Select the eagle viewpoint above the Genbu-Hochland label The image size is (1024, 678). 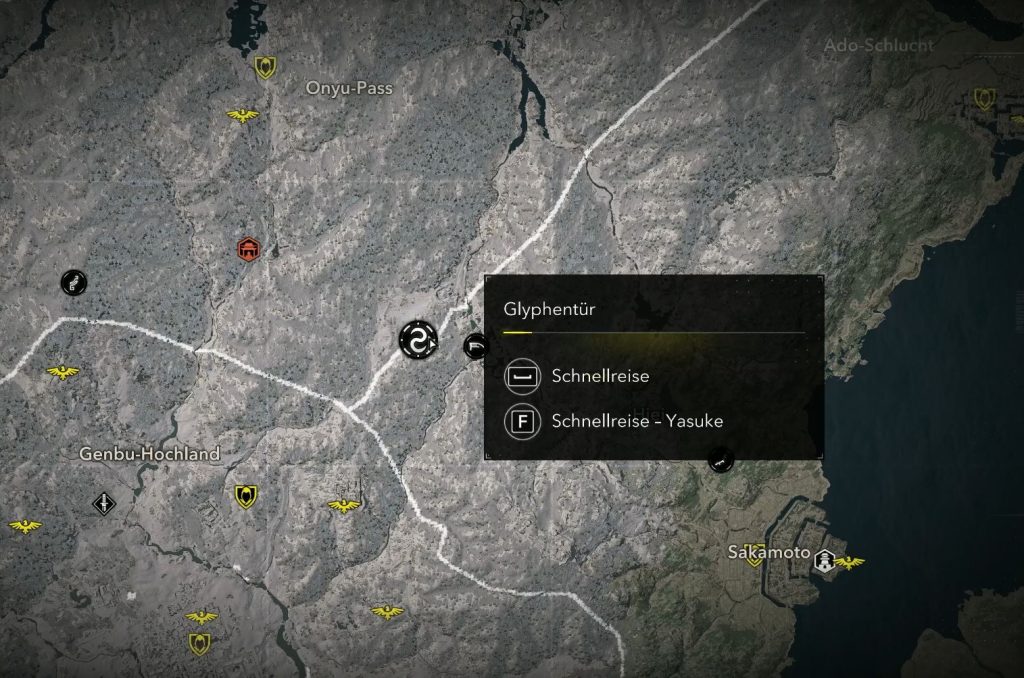[63, 372]
